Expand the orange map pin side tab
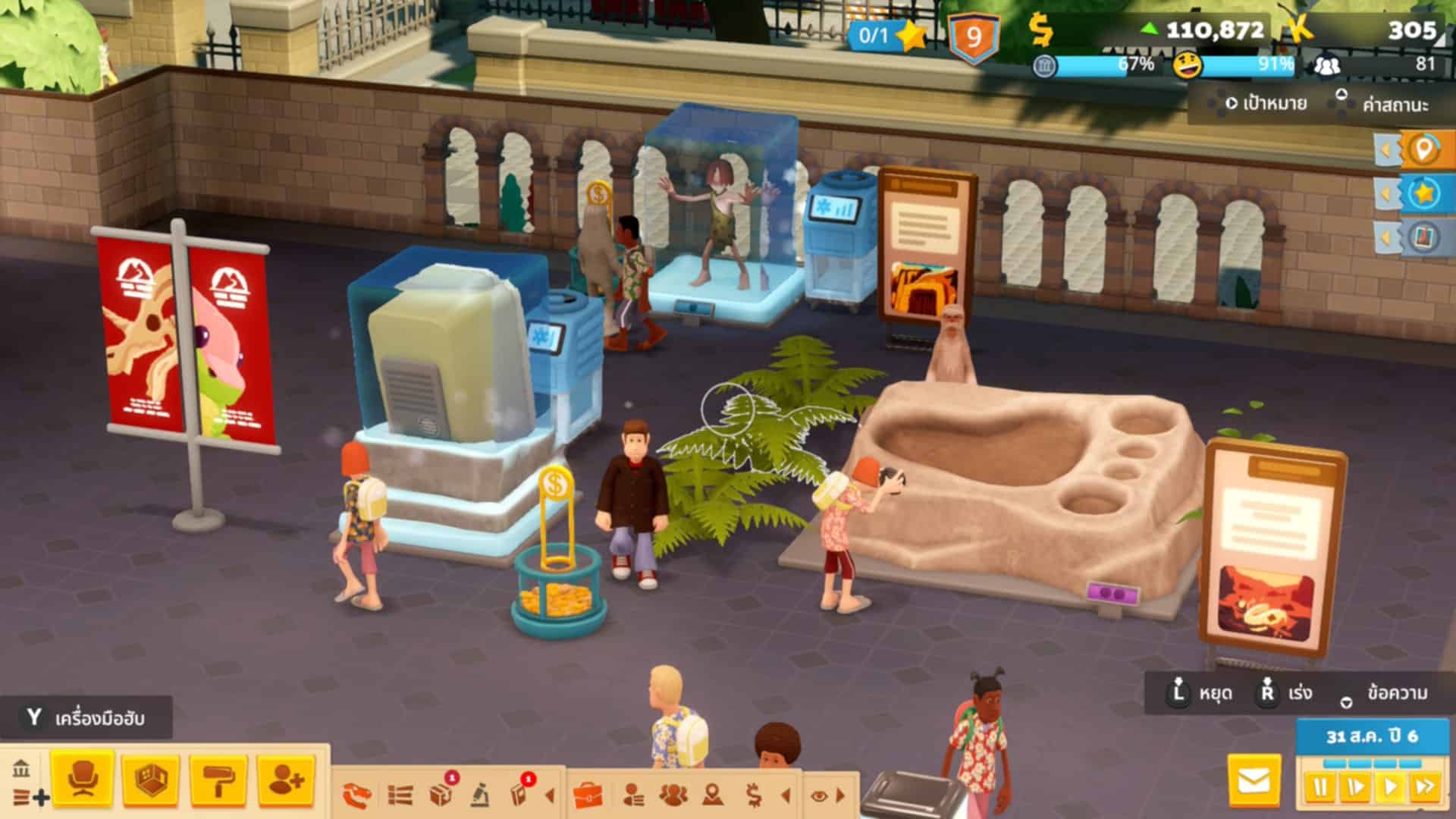The width and height of the screenshot is (1456, 819). pyautogui.click(x=1423, y=149)
